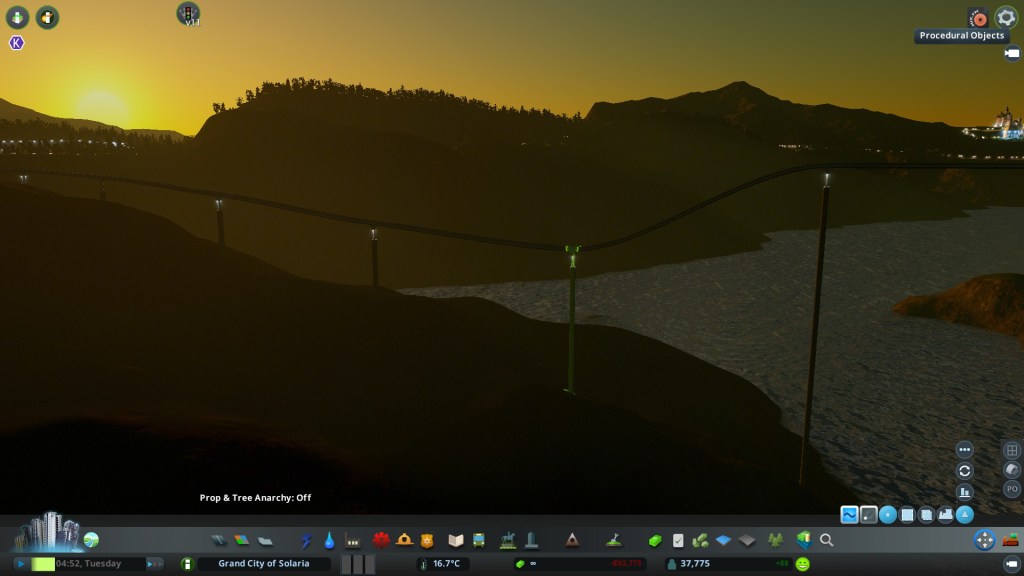This screenshot has height=576, width=1024.
Task: Open the city info for Grand City of Solaria
Action: [x=263, y=564]
